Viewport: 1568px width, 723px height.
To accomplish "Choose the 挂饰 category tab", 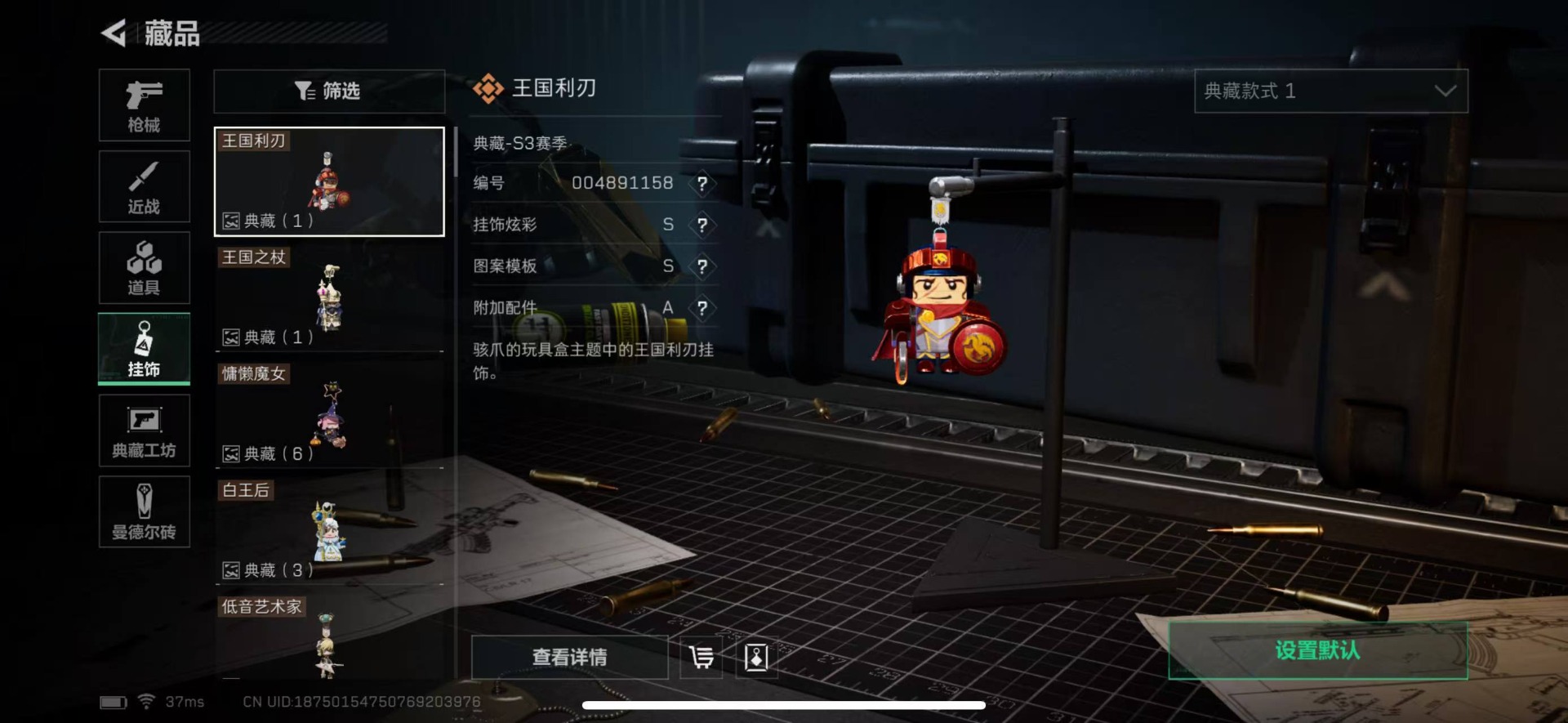I will [x=144, y=349].
